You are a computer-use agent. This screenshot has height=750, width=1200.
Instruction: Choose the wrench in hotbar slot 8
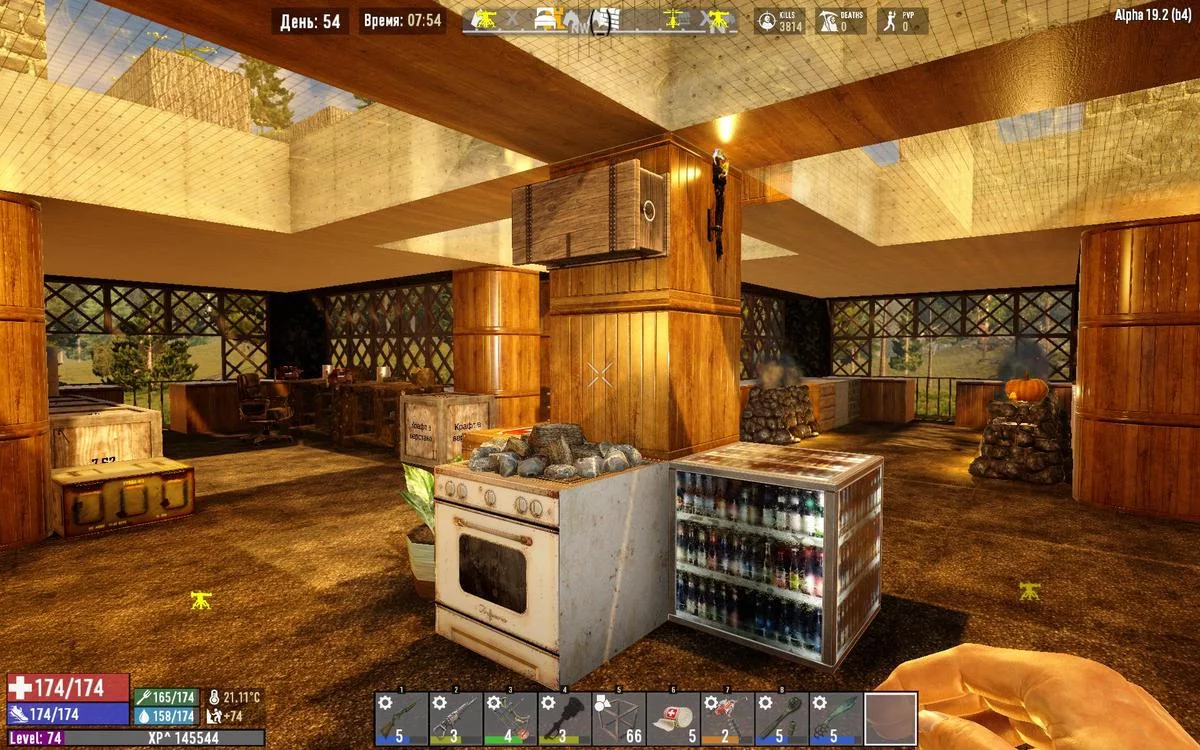pos(781,718)
